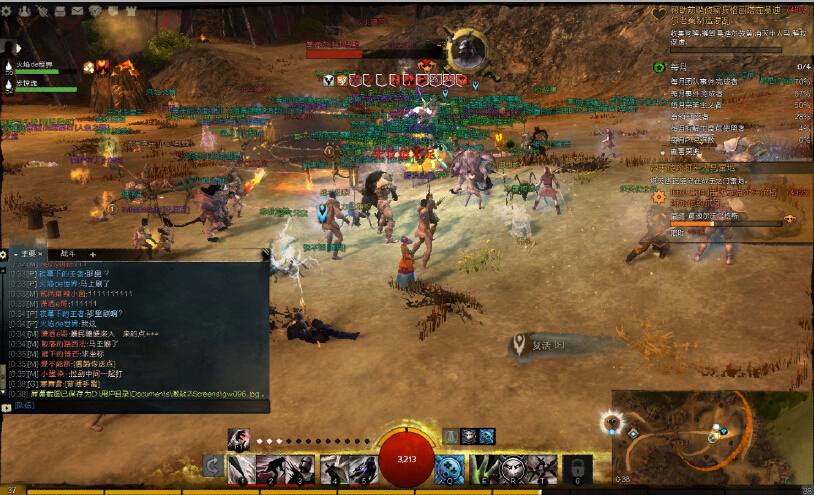Select the targeted boss portrait

coord(465,48)
